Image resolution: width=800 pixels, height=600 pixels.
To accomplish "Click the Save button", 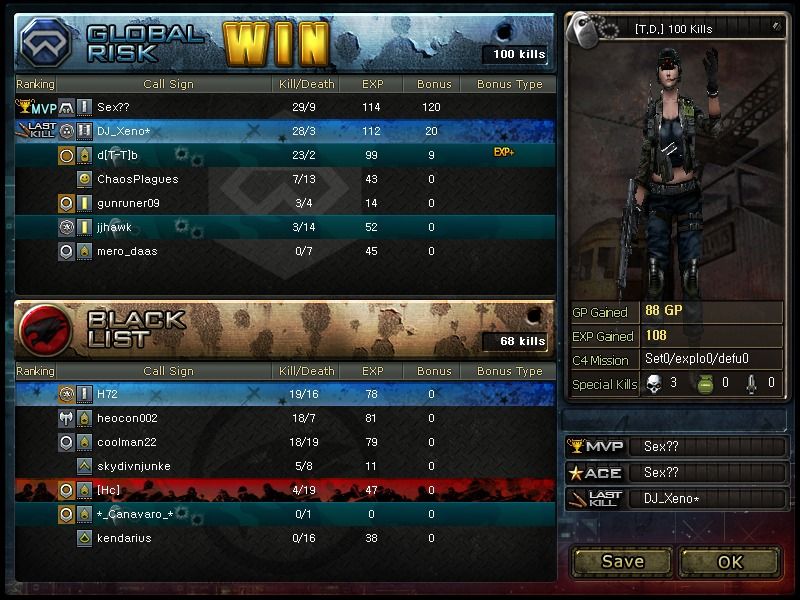I will tap(622, 561).
